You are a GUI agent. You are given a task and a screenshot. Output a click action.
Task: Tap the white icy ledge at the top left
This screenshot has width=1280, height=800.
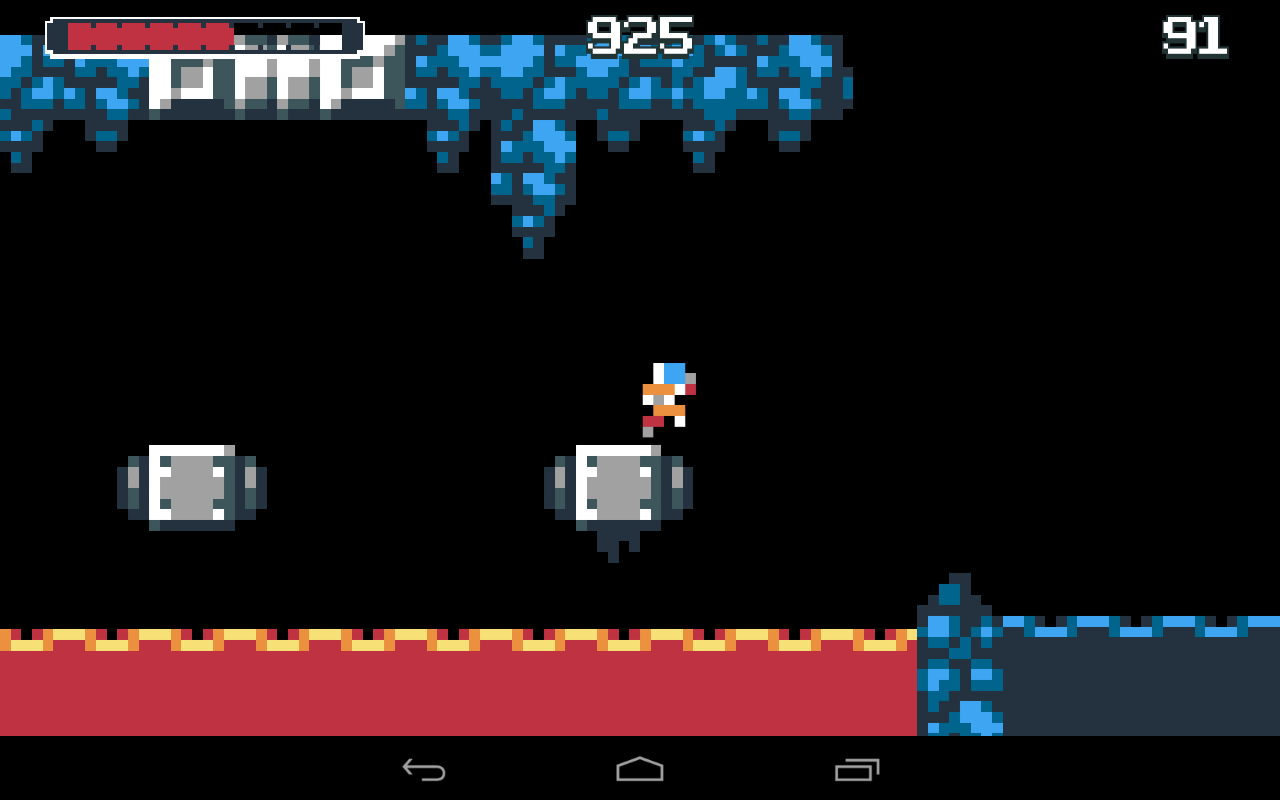tap(270, 85)
